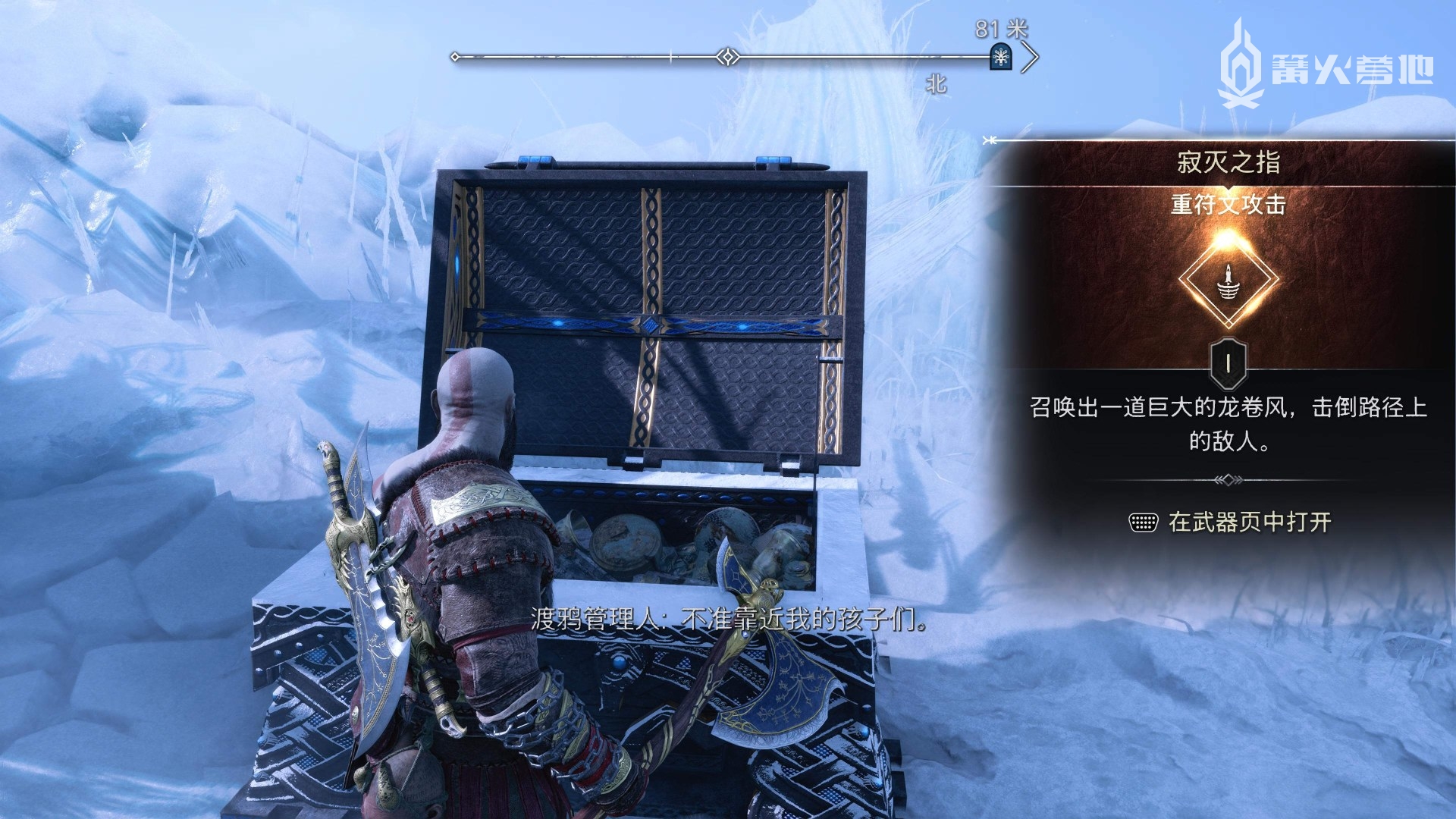Click the snowflake objective marker on the compass
Image resolution: width=1456 pixels, height=819 pixels.
click(x=1001, y=57)
